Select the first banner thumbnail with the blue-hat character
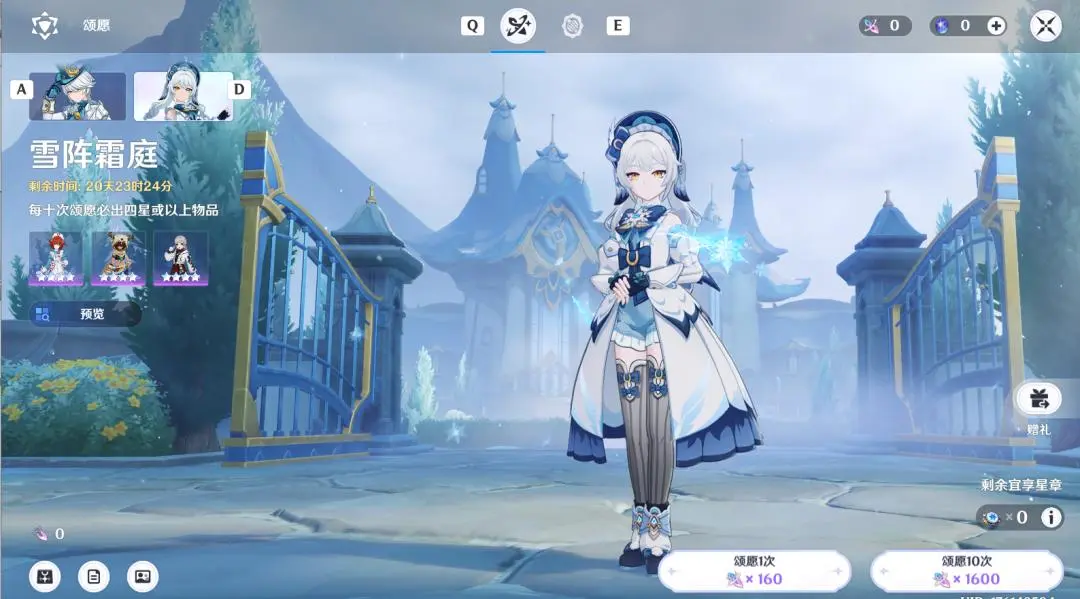Screen dimensions: 1080x599 point(78,96)
